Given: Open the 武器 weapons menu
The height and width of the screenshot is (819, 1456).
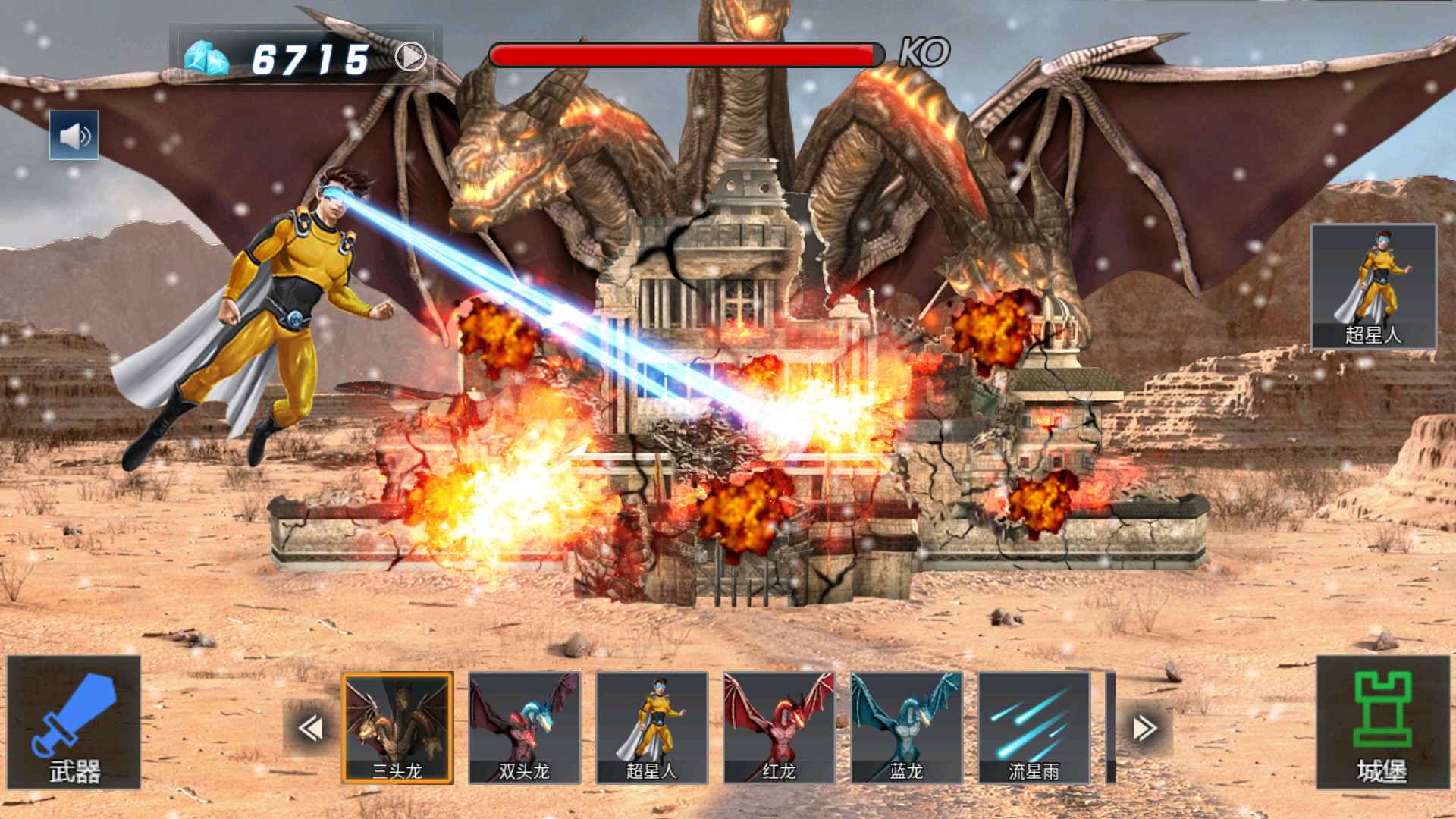Looking at the screenshot, I should point(74,722).
